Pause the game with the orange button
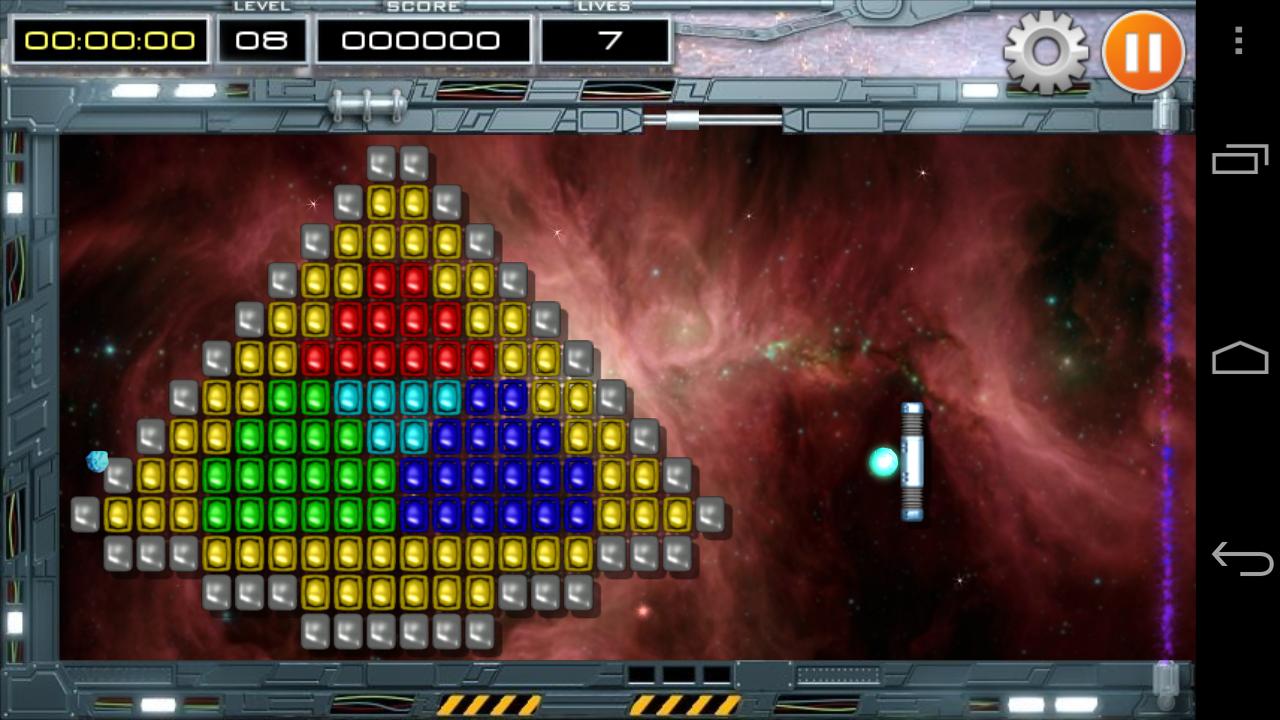This screenshot has height=720, width=1280. (1143, 52)
